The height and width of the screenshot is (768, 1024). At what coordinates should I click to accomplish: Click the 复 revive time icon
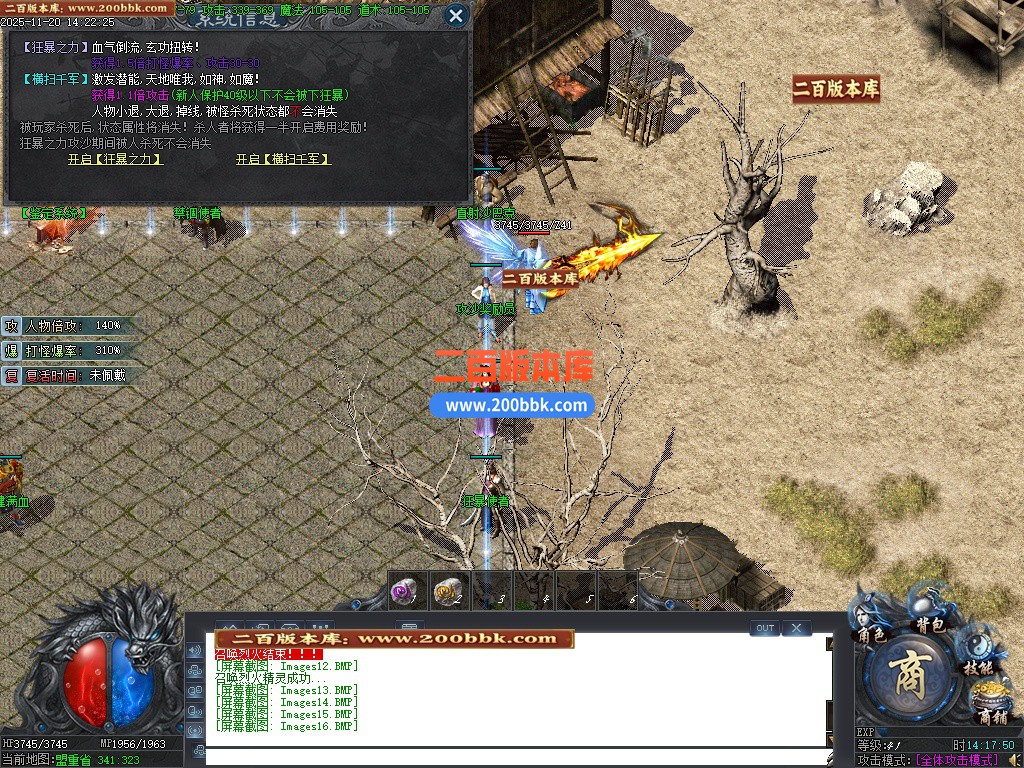pyautogui.click(x=11, y=376)
